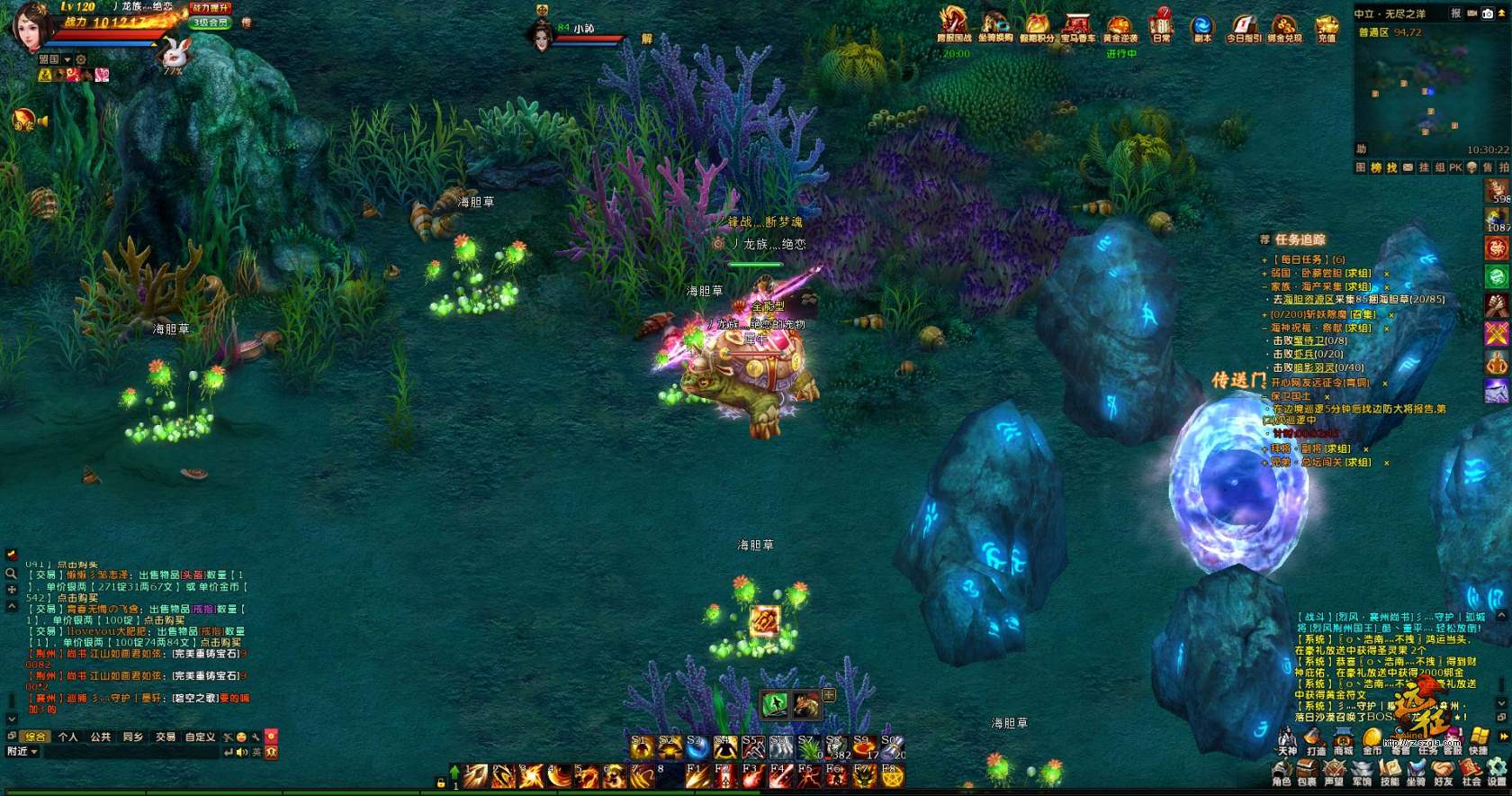Click the minimap of 无尽之洋
The width and height of the screenshot is (1512, 796).
pos(1420,90)
